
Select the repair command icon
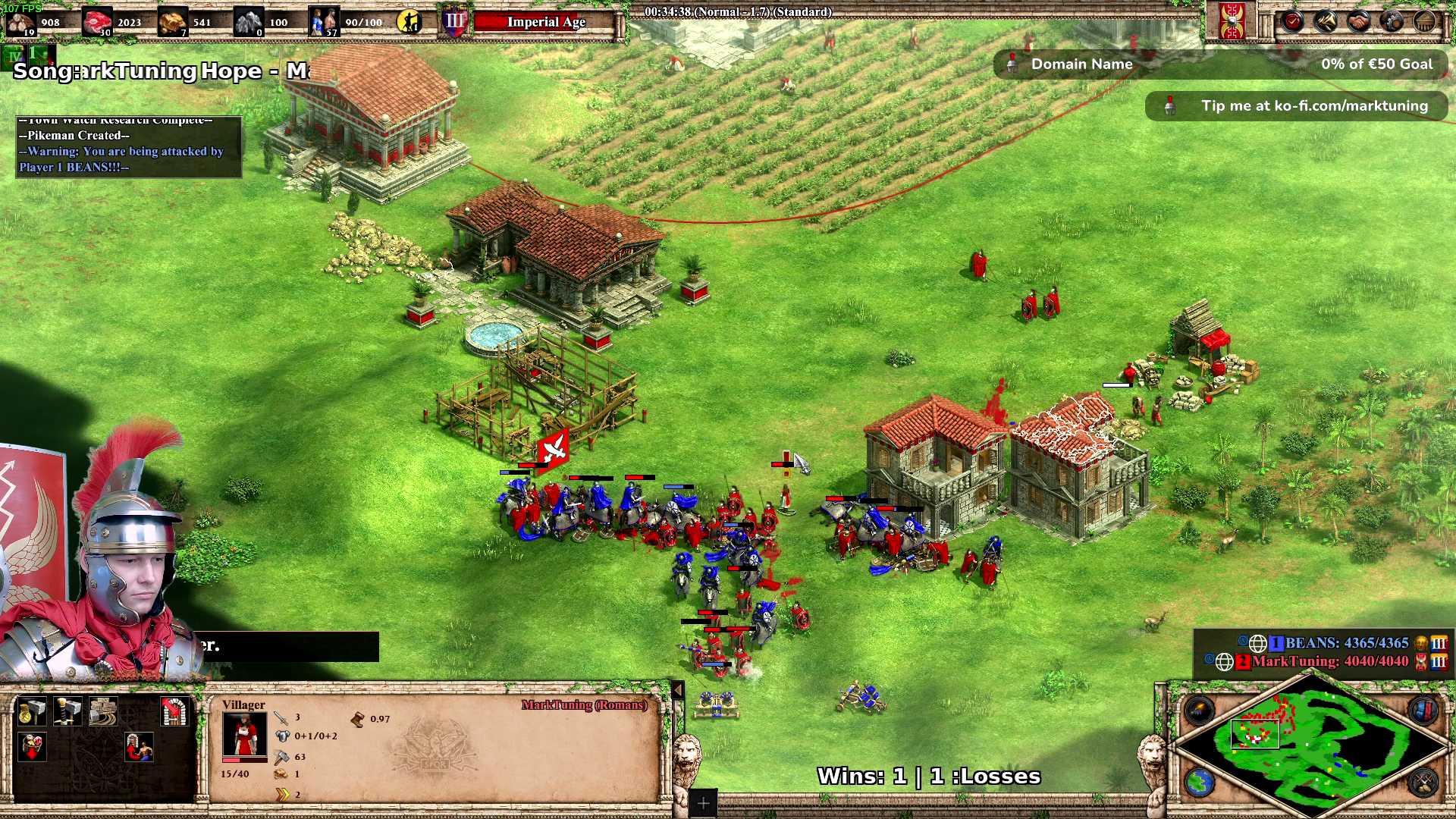tap(103, 711)
